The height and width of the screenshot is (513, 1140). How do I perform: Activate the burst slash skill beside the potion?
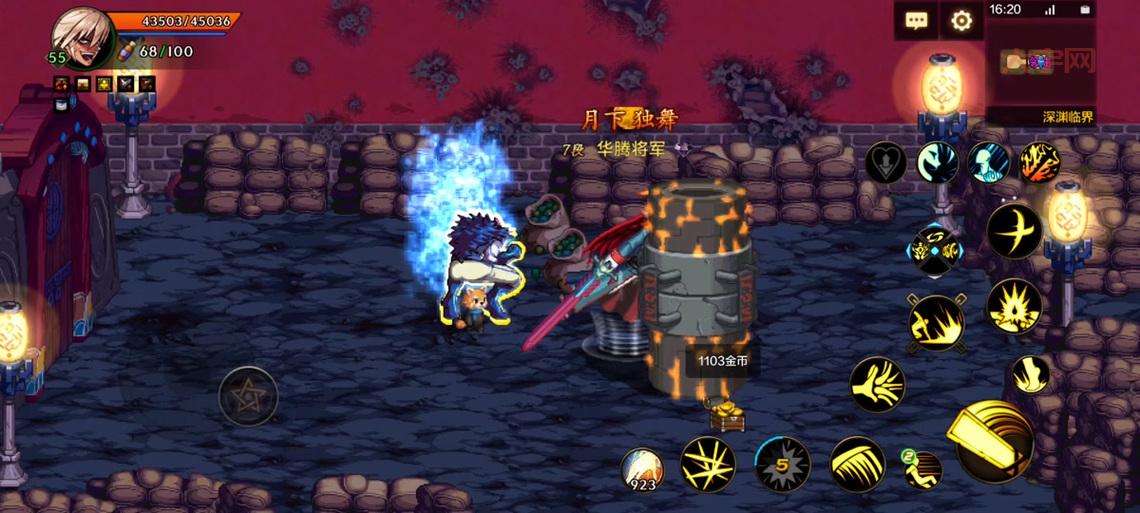click(x=708, y=464)
